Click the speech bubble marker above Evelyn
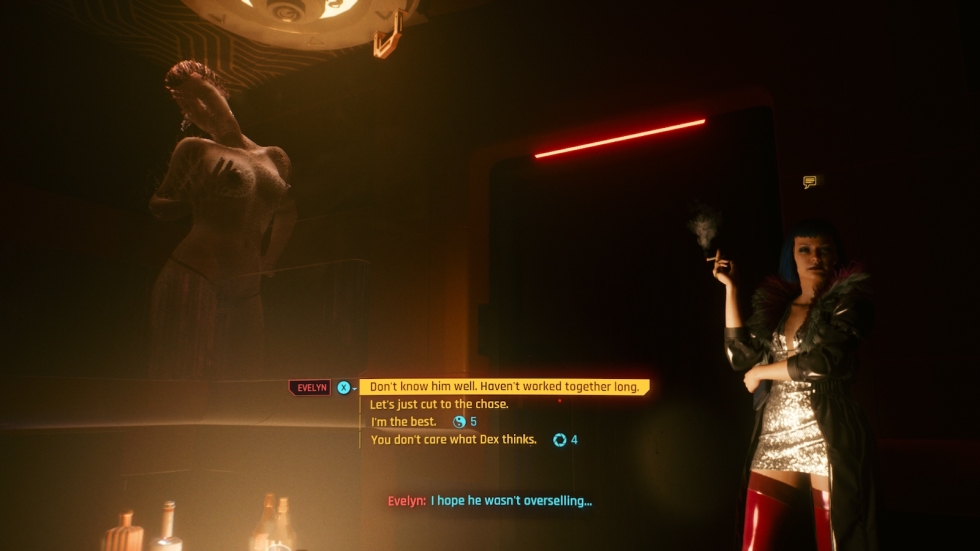 pos(809,182)
